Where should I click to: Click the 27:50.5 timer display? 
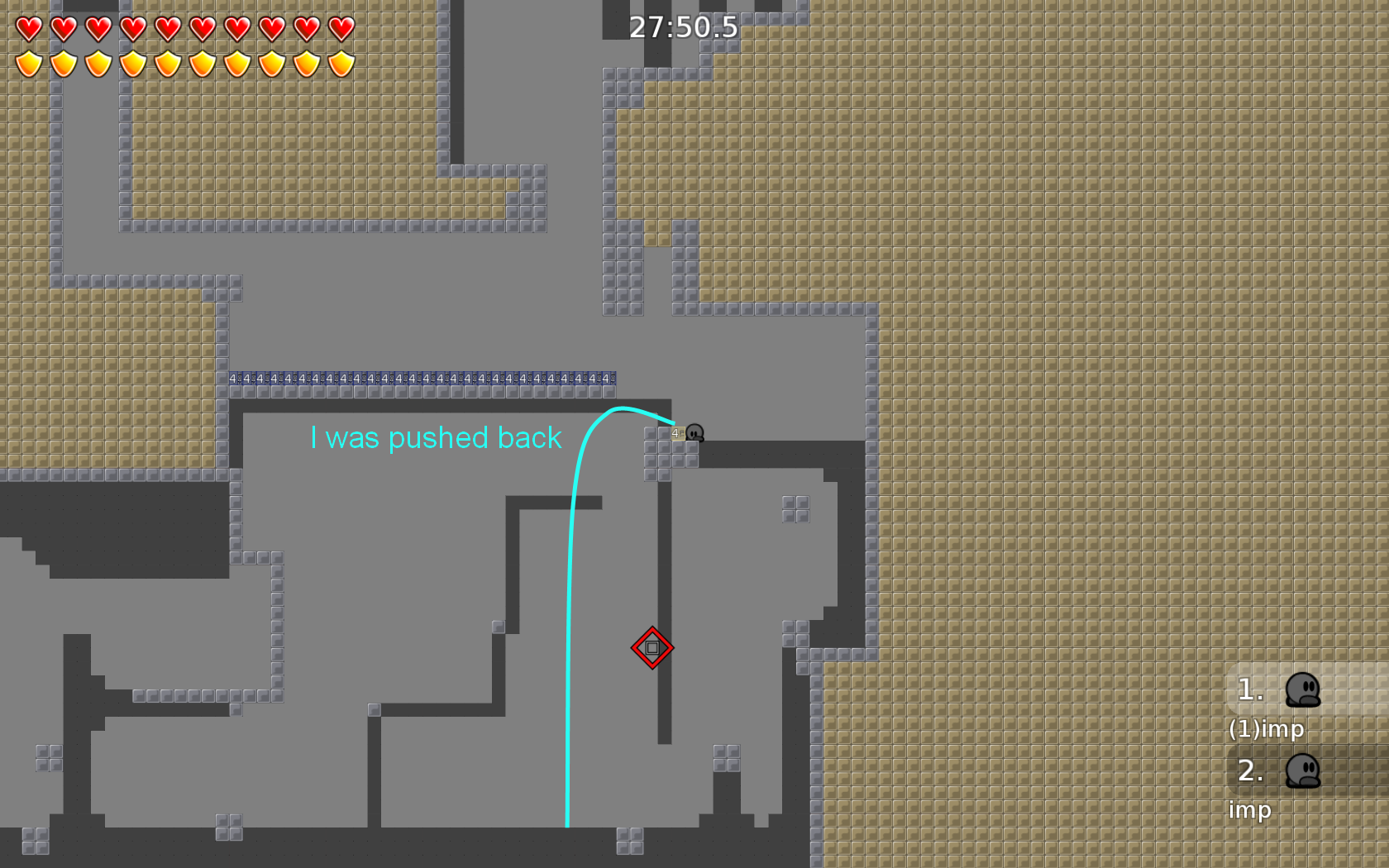[x=683, y=27]
